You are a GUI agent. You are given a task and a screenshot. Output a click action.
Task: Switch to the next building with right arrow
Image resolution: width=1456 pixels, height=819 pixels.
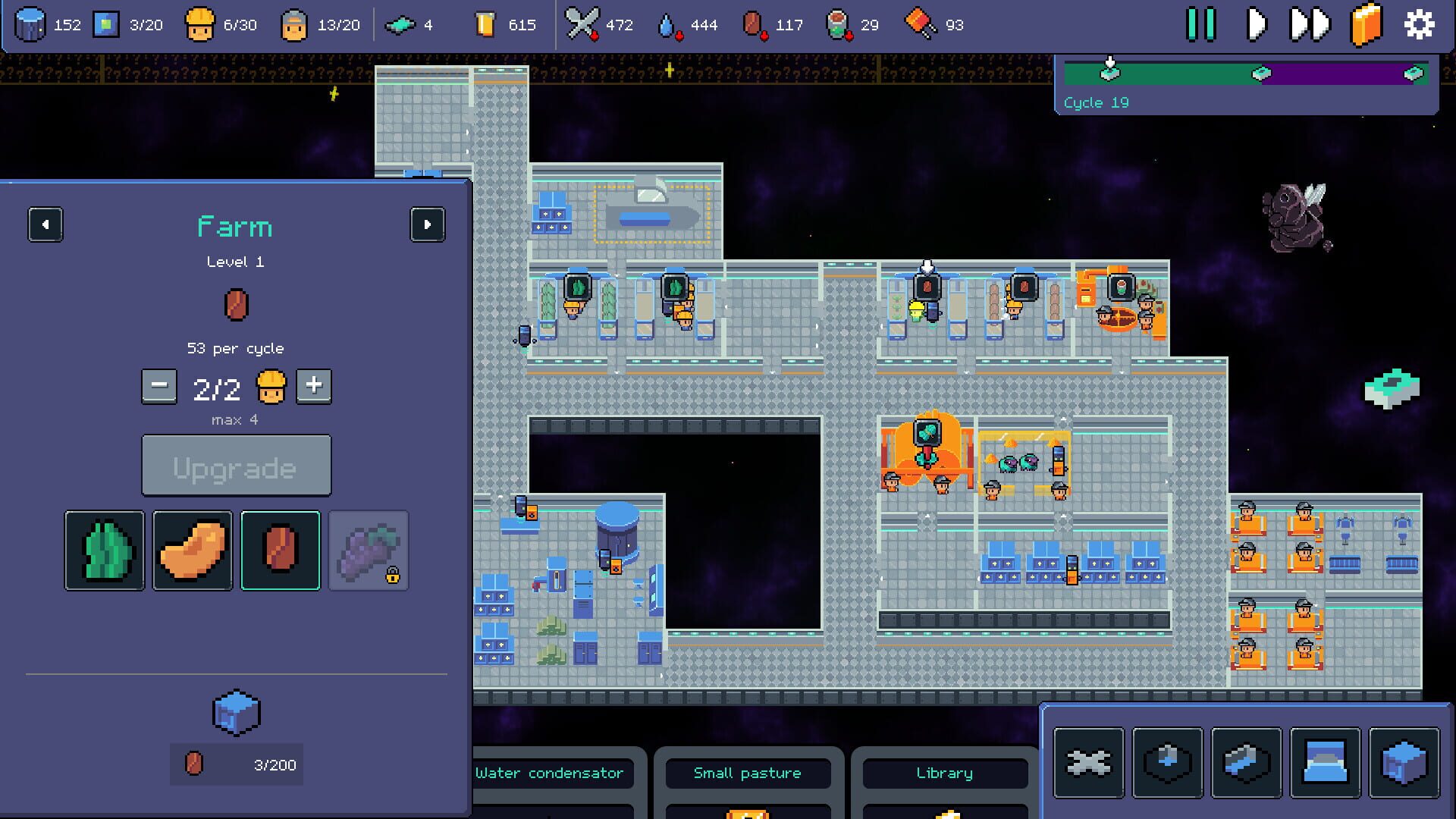point(428,224)
